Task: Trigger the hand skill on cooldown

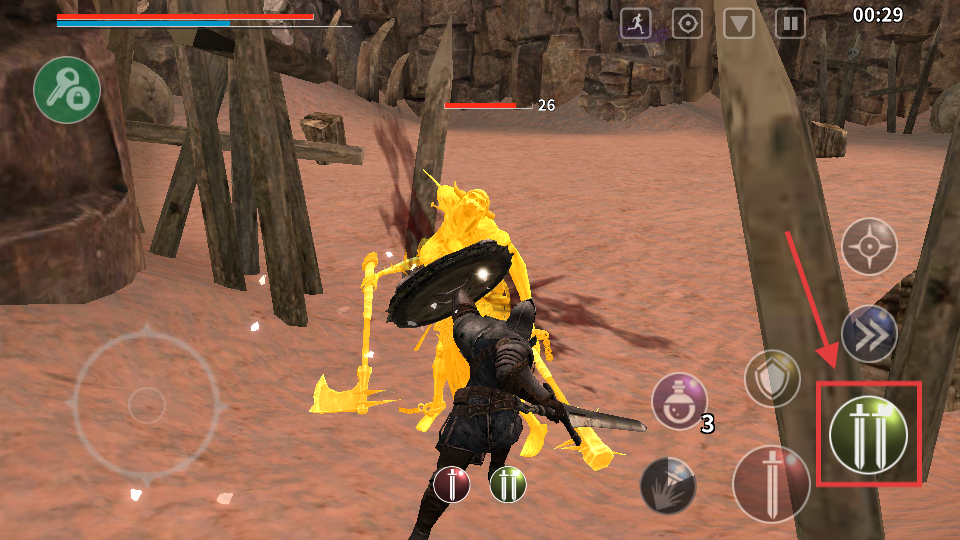Action: click(x=667, y=485)
